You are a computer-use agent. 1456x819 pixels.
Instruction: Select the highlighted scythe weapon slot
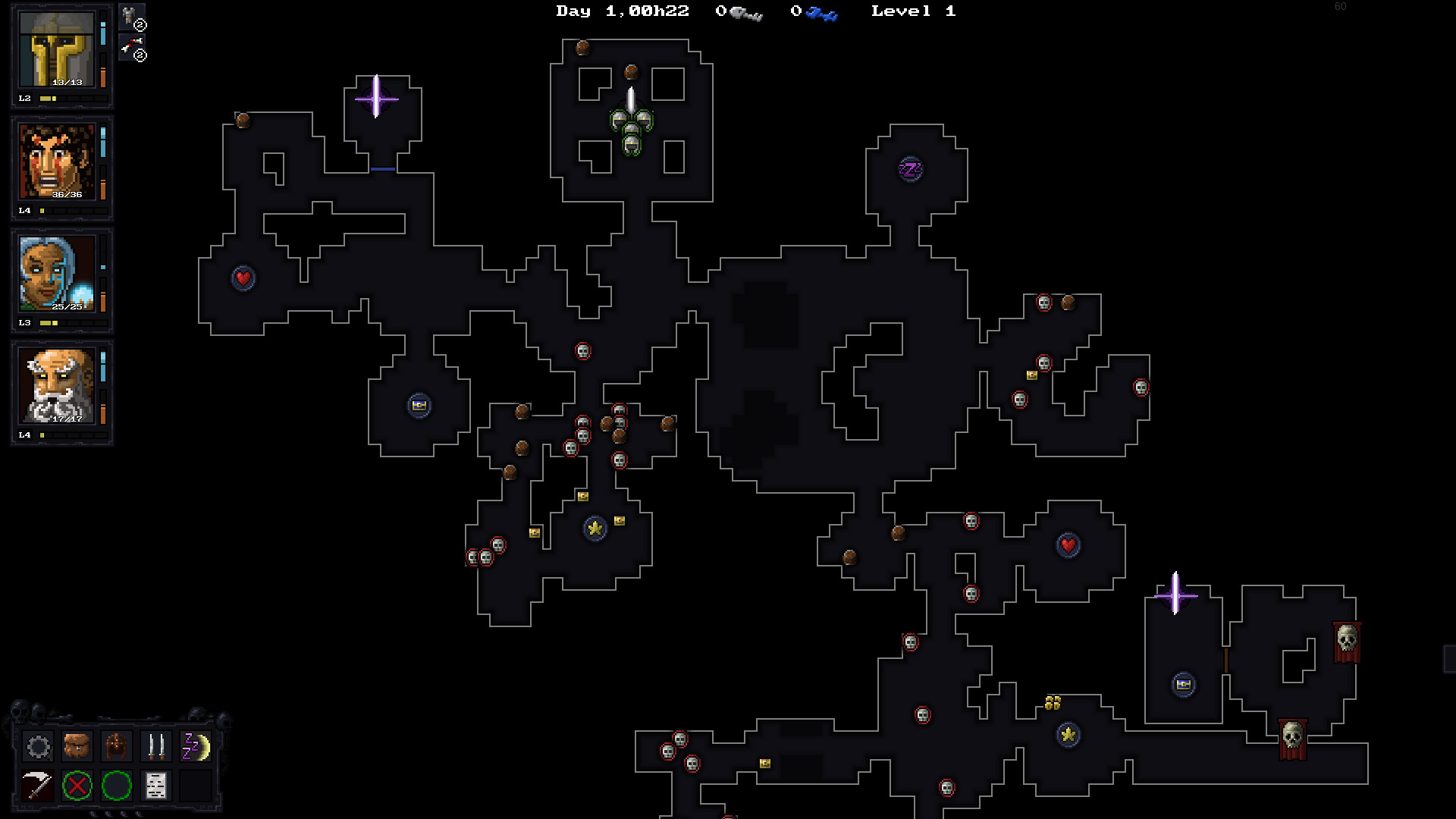[x=38, y=786]
